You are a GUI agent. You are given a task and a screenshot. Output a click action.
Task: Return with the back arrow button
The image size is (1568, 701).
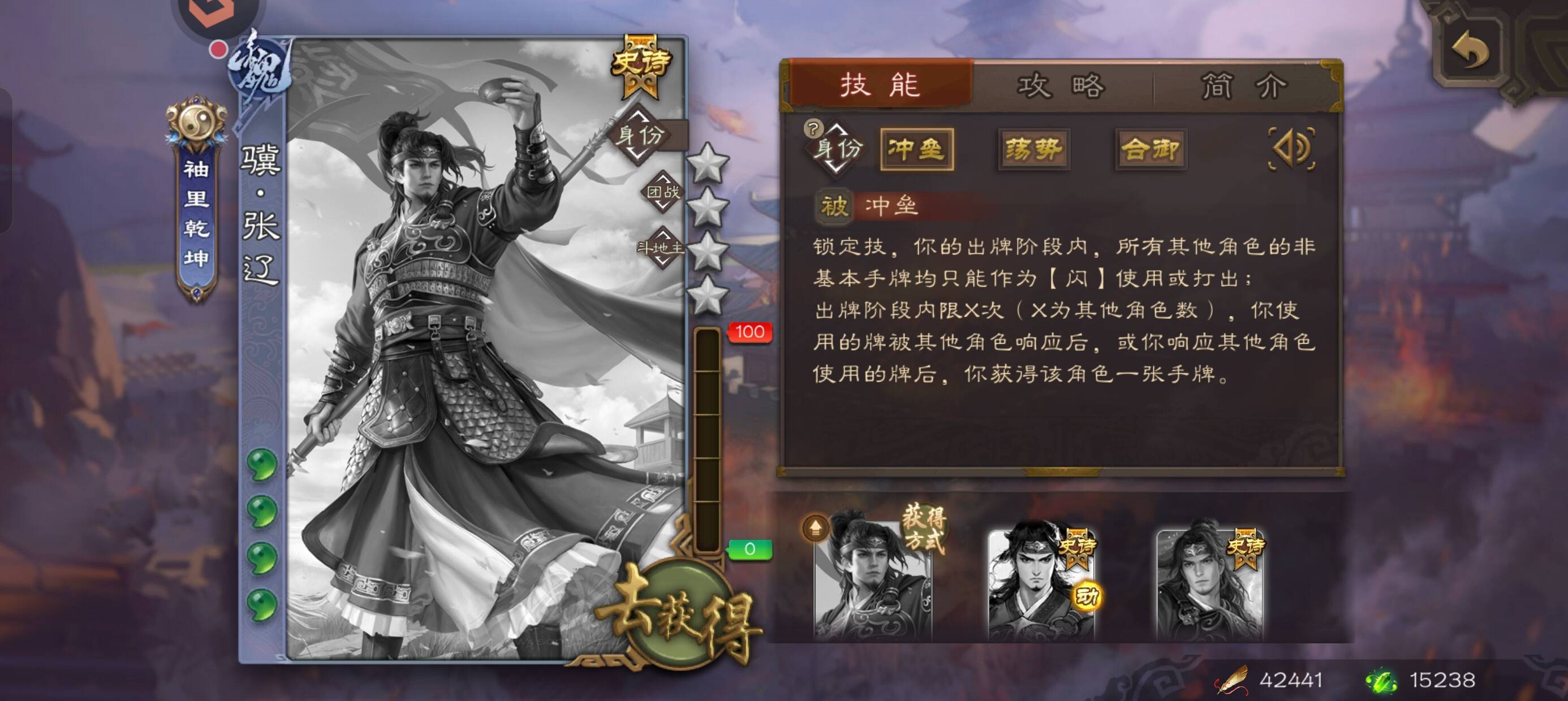coord(1470,50)
